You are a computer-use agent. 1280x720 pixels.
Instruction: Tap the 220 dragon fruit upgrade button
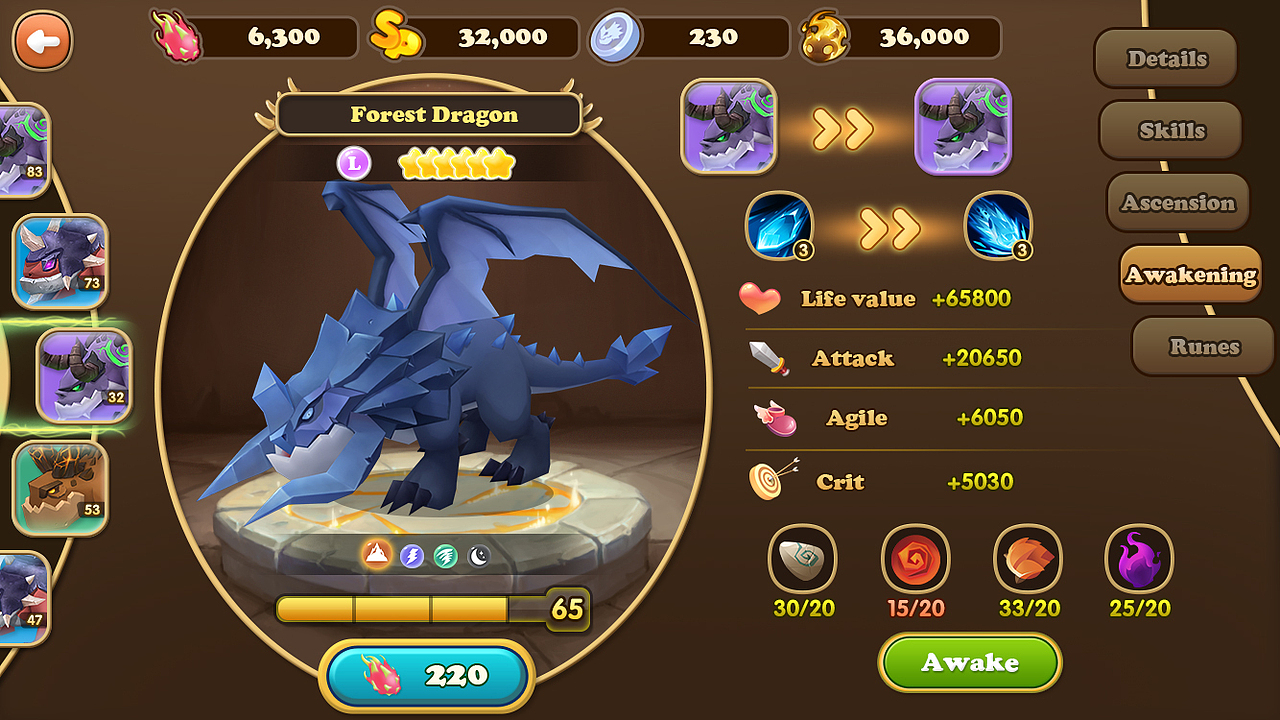click(427, 675)
